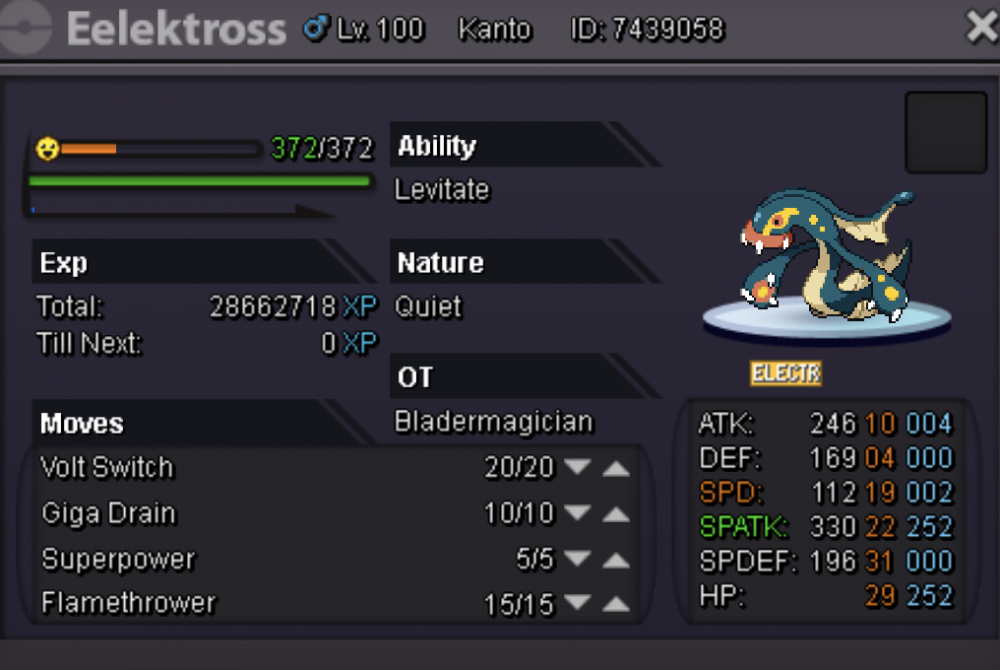Move Giga Drain up in move list
The height and width of the screenshot is (670, 1000).
[616, 514]
